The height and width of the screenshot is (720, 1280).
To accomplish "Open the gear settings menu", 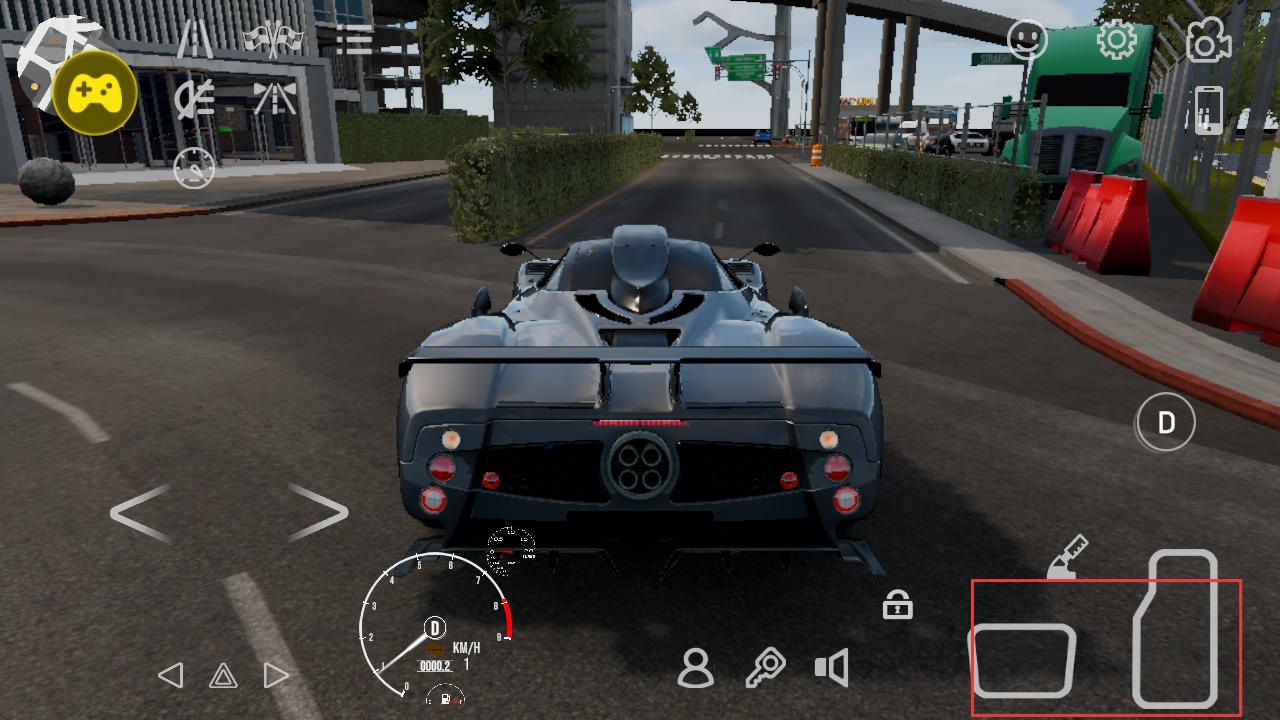I will [x=1116, y=40].
